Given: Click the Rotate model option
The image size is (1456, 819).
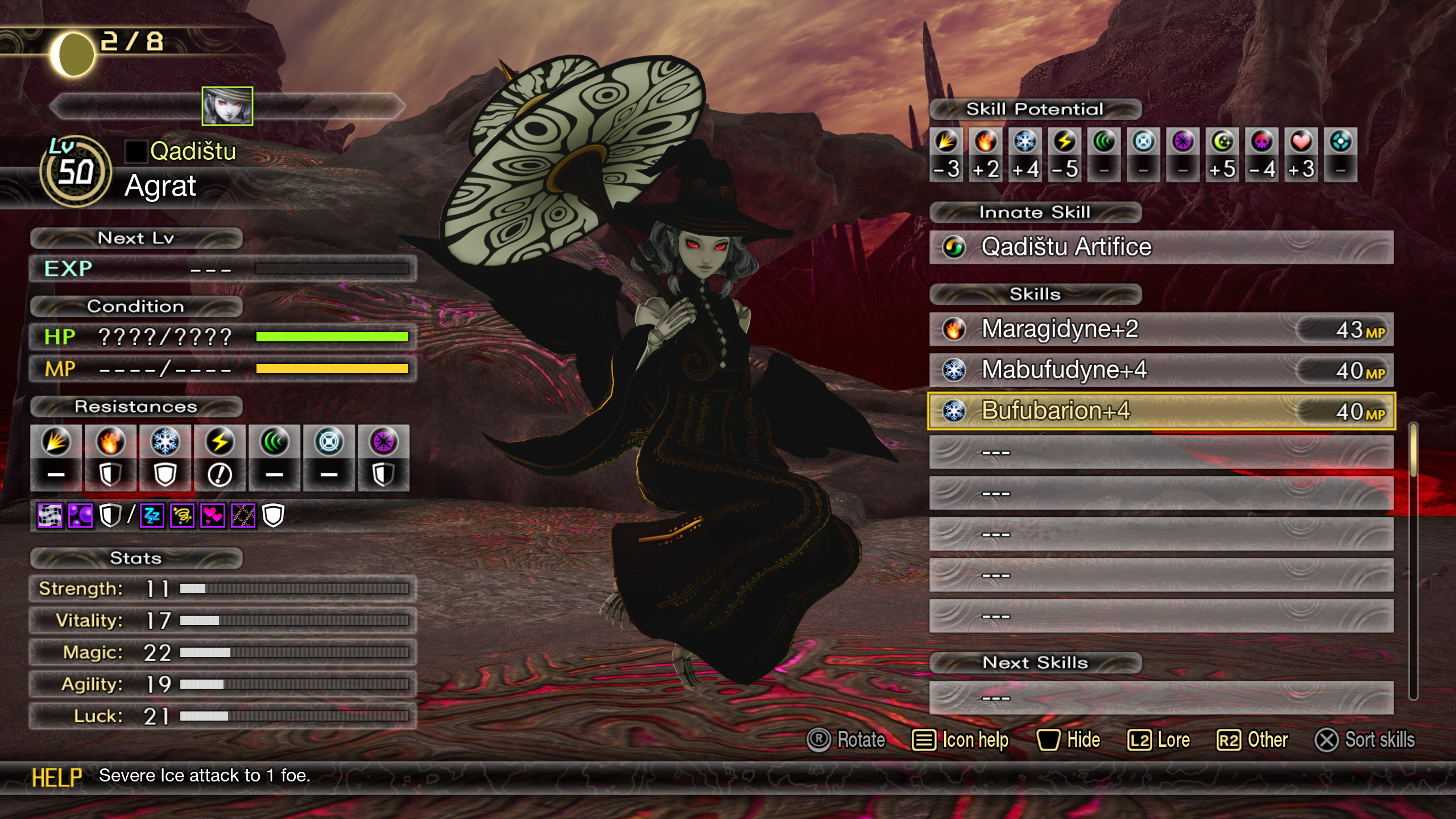Looking at the screenshot, I should point(846,740).
